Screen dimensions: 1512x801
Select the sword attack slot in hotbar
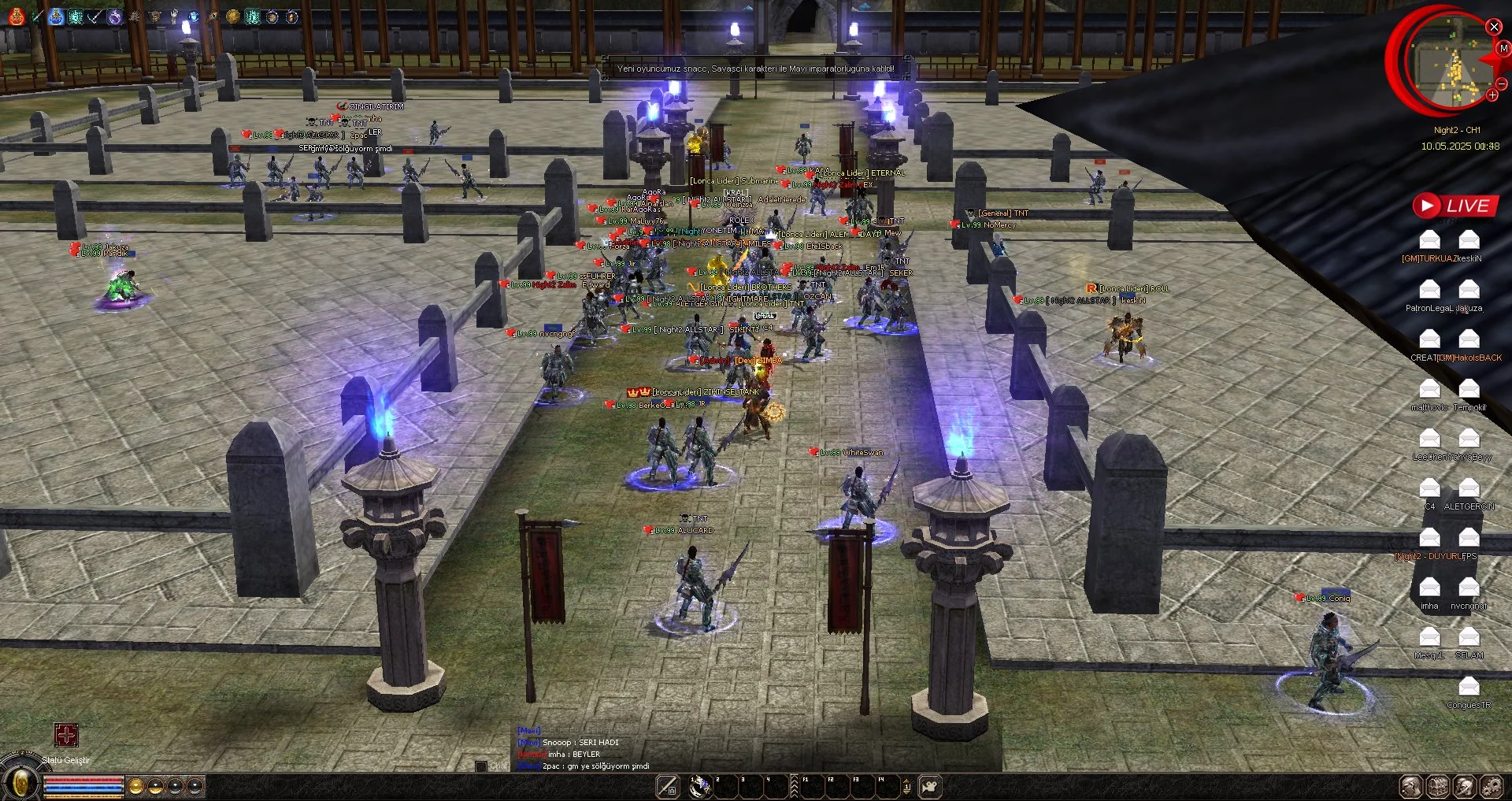coord(667,786)
